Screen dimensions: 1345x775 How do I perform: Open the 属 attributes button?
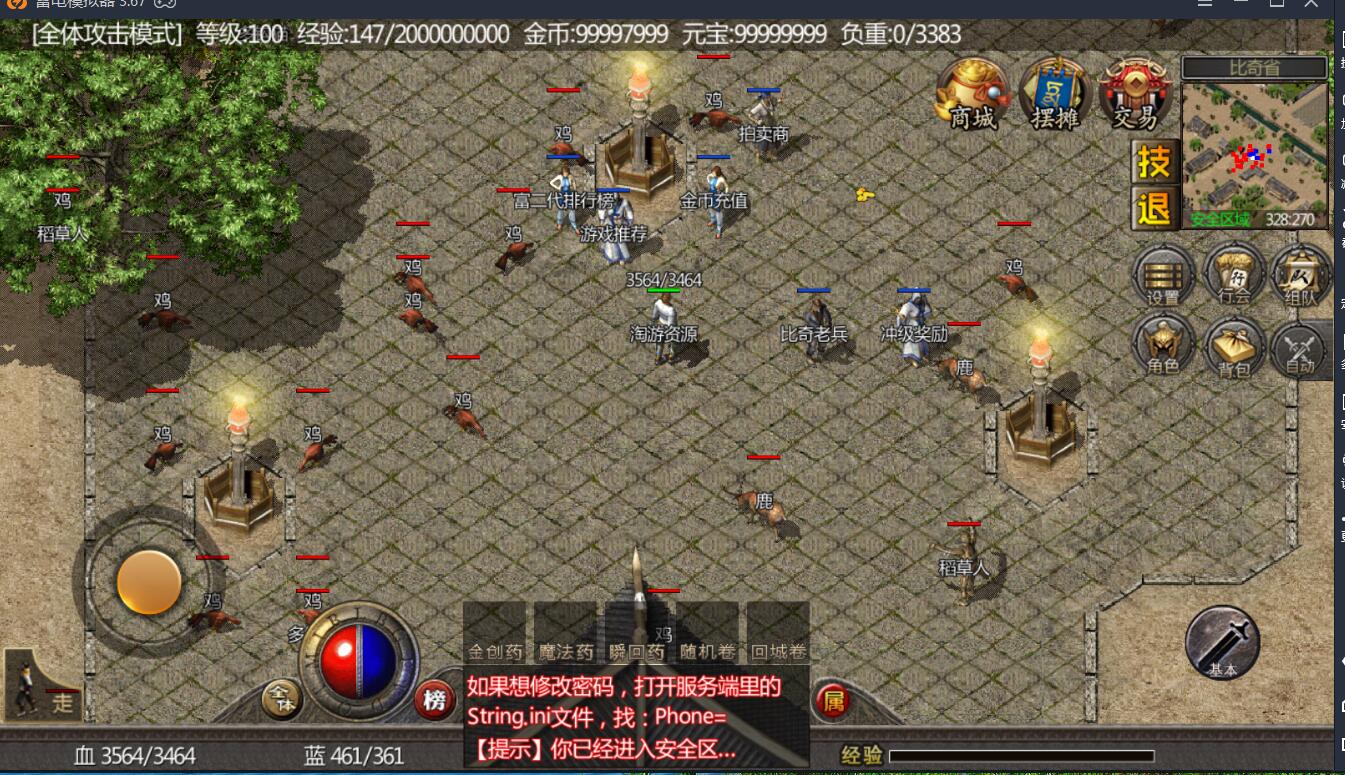click(832, 701)
